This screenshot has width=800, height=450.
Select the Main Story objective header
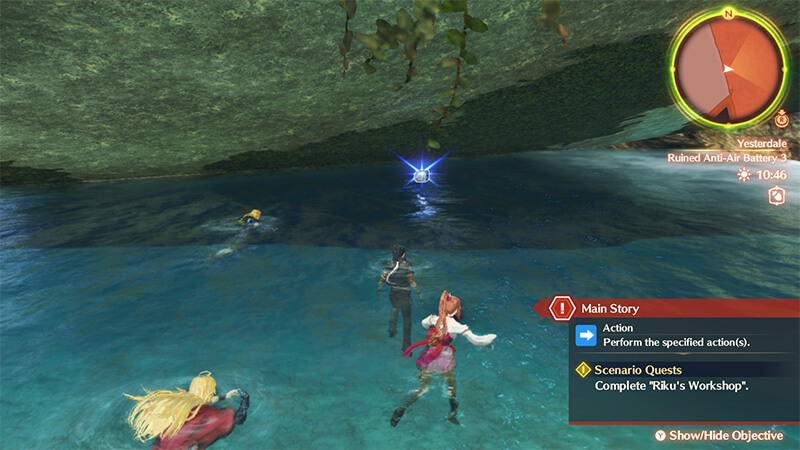coord(610,308)
